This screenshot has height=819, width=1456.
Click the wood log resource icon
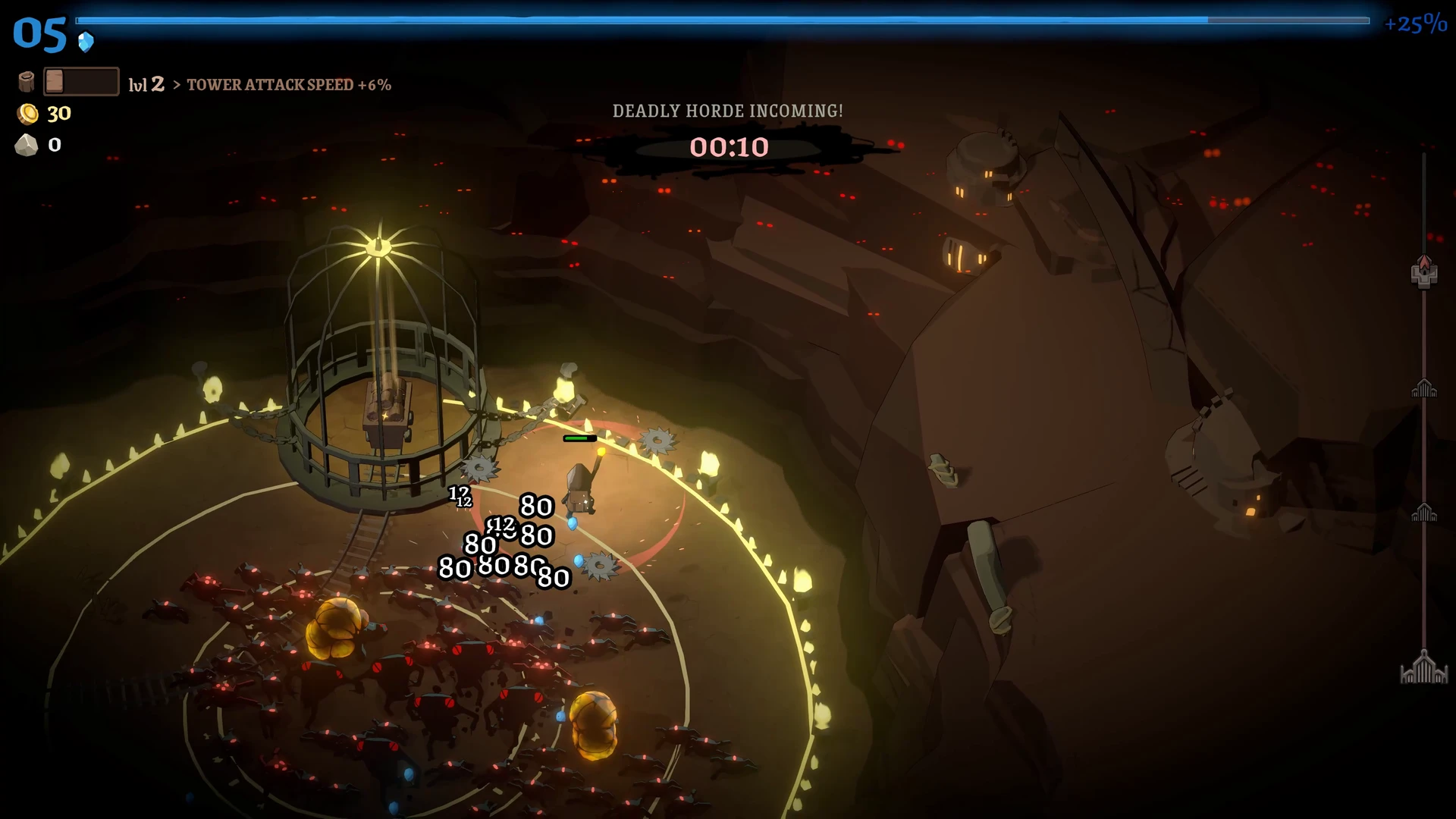pyautogui.click(x=27, y=82)
